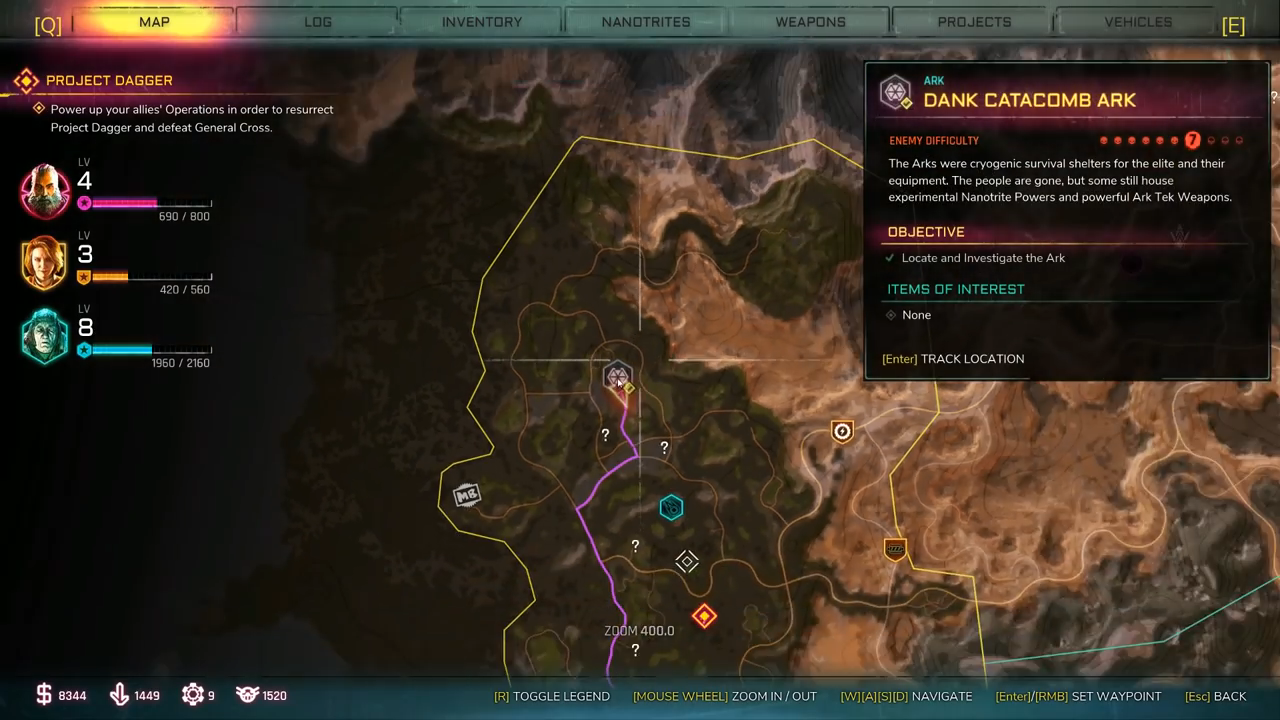This screenshot has width=1280, height=720.
Task: Click the red diamond objective marker
Action: (704, 616)
